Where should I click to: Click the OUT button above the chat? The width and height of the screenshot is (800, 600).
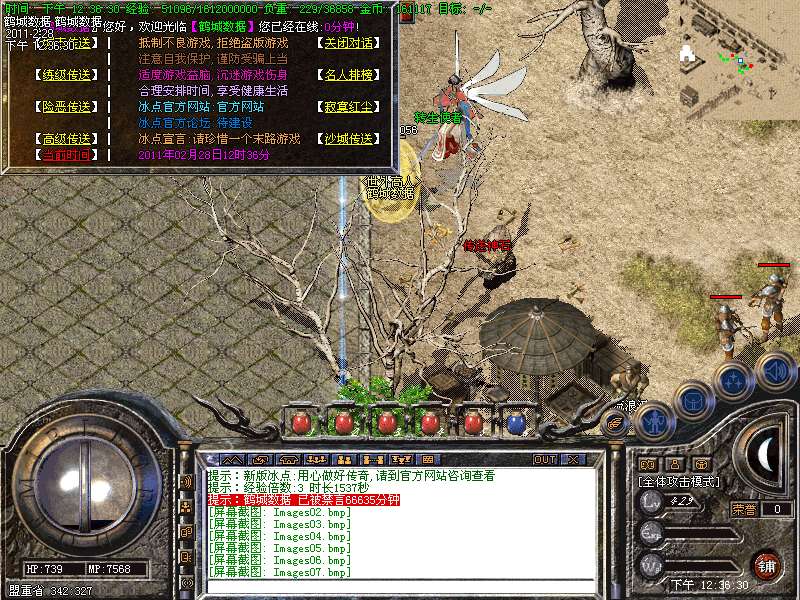(544, 460)
